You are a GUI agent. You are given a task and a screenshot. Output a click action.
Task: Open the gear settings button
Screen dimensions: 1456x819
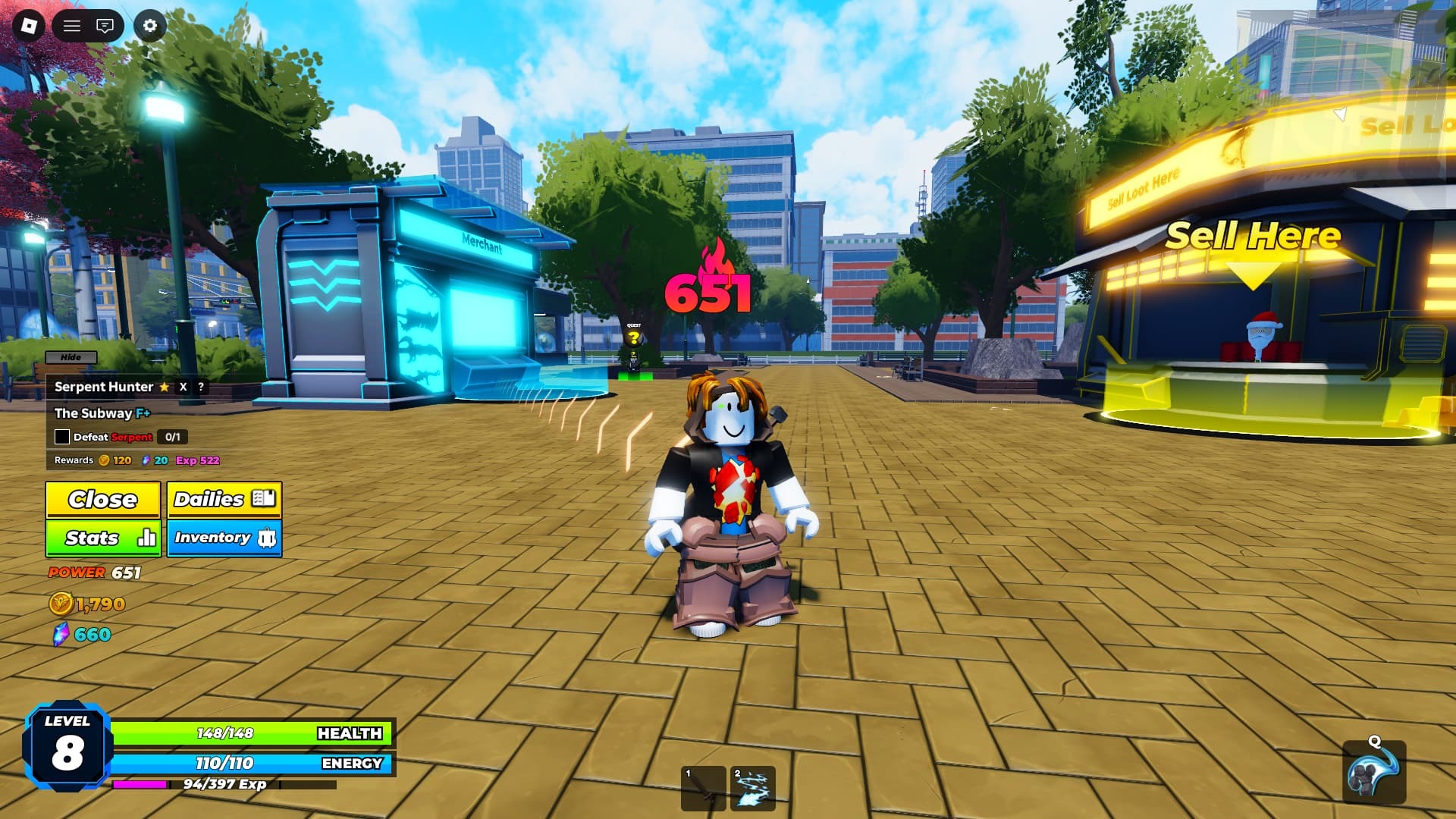[150, 27]
